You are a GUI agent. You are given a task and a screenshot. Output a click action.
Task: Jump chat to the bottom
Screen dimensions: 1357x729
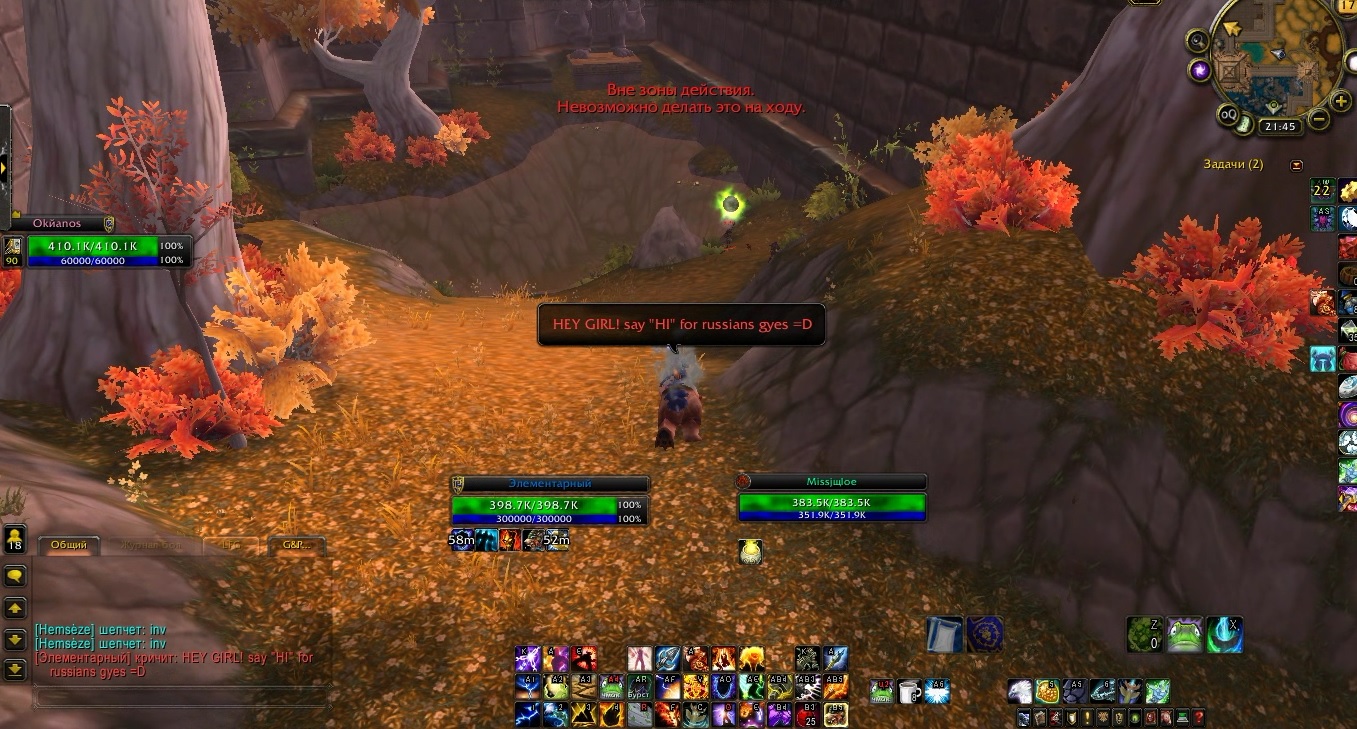[x=15, y=670]
